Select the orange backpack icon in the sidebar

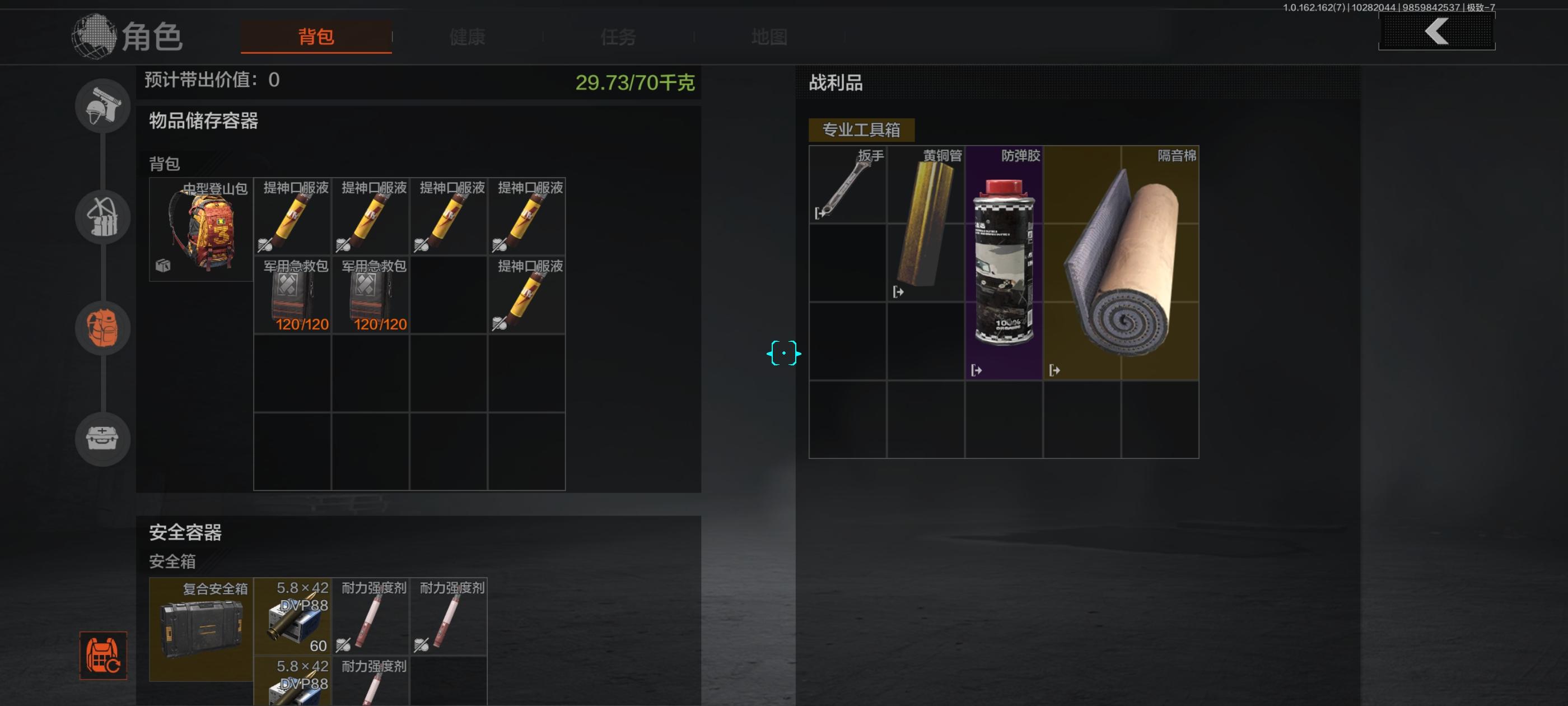pos(102,328)
